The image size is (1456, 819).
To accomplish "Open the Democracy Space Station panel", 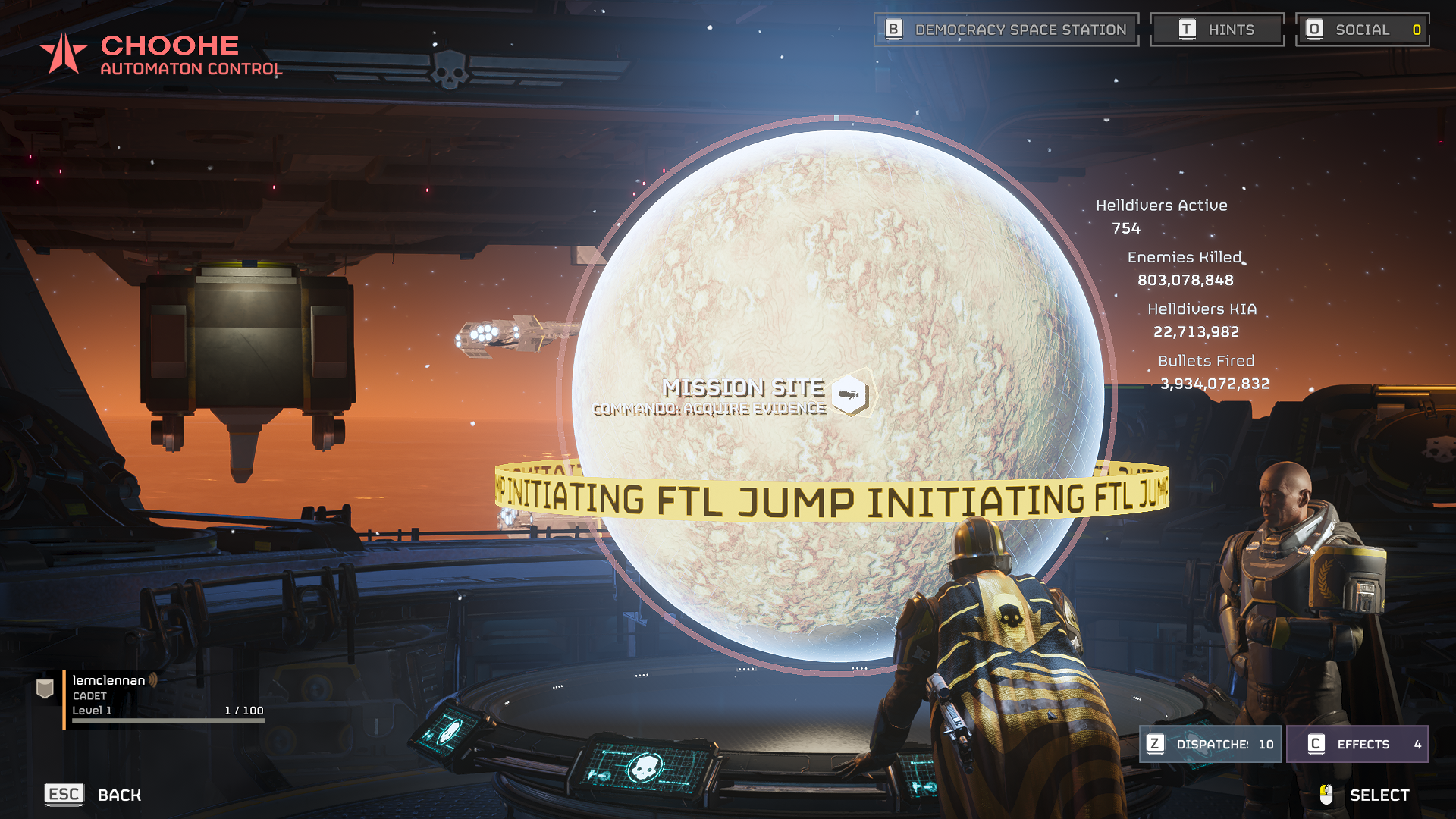I will click(x=1006, y=30).
